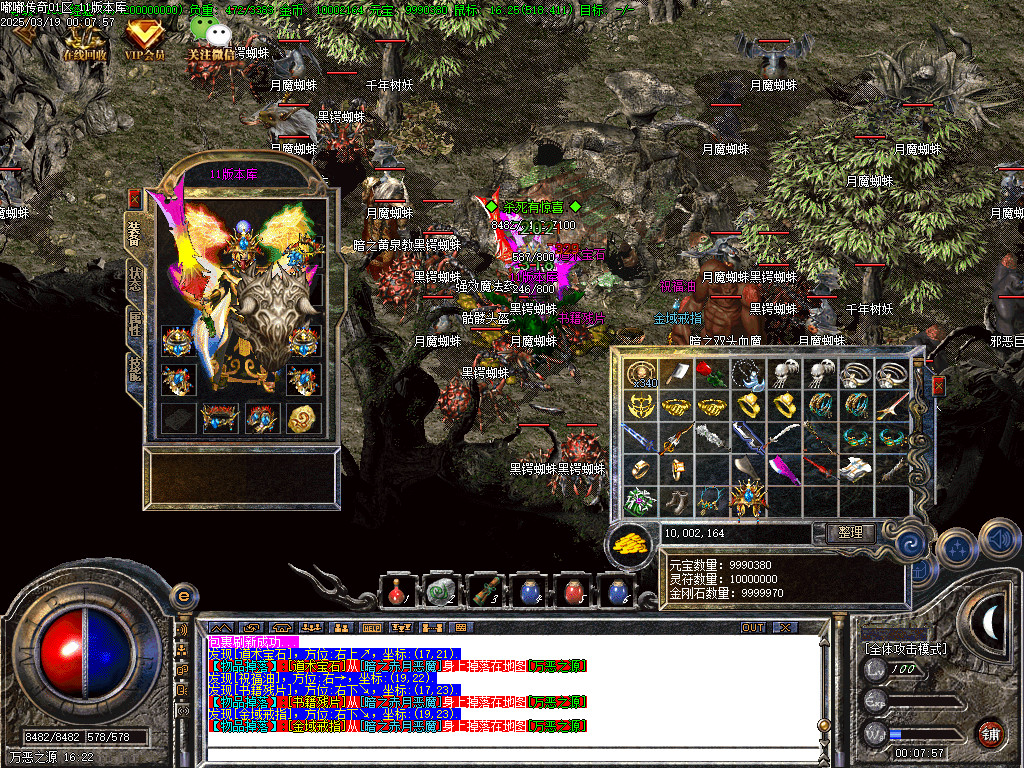
Task: Open the red 铺 shop button
Action: click(x=990, y=734)
